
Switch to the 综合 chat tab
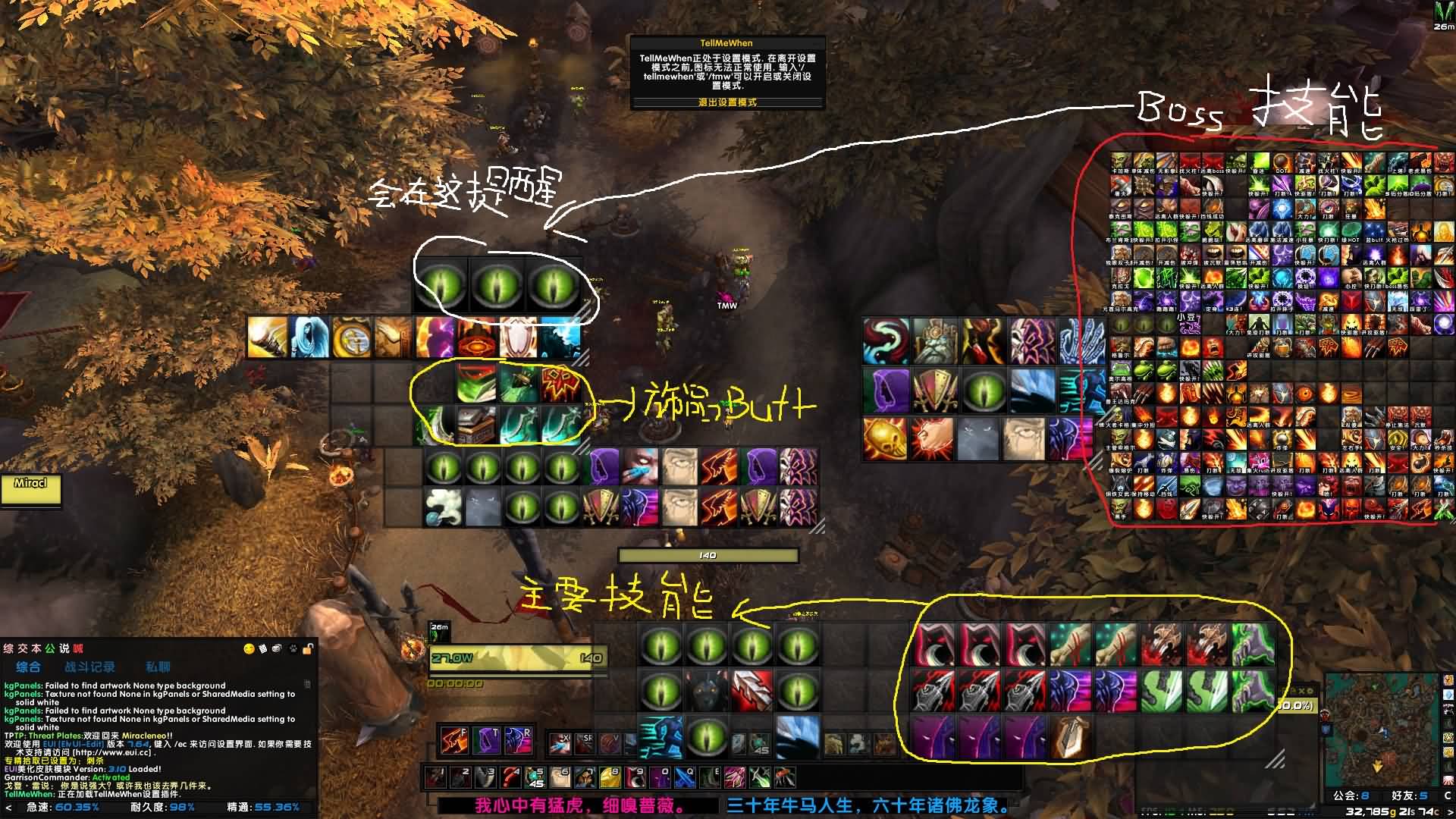[x=28, y=667]
